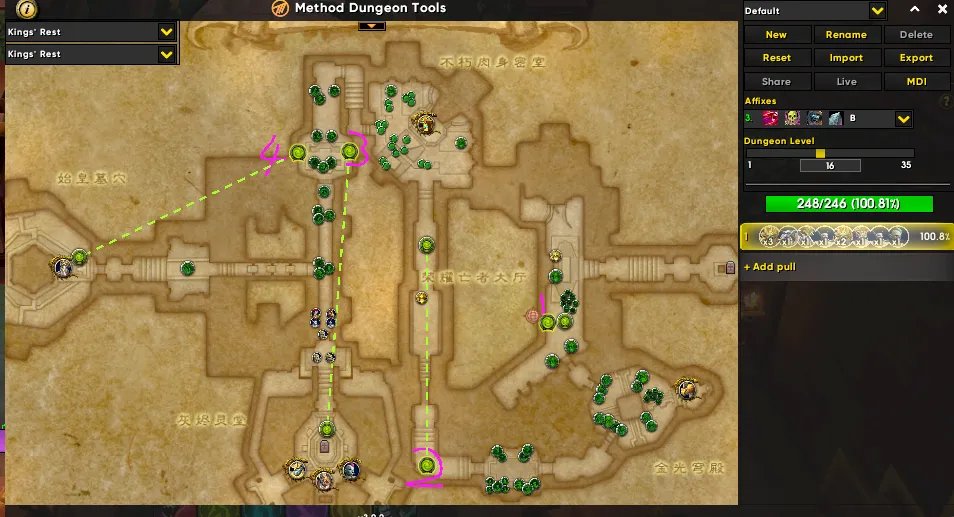Image resolution: width=954 pixels, height=517 pixels.
Task: Activate the MDI mode button
Action: click(915, 82)
